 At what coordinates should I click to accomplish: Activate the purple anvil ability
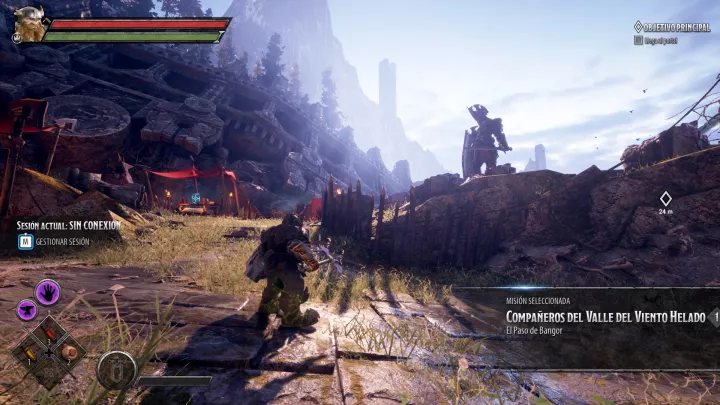coord(27,310)
